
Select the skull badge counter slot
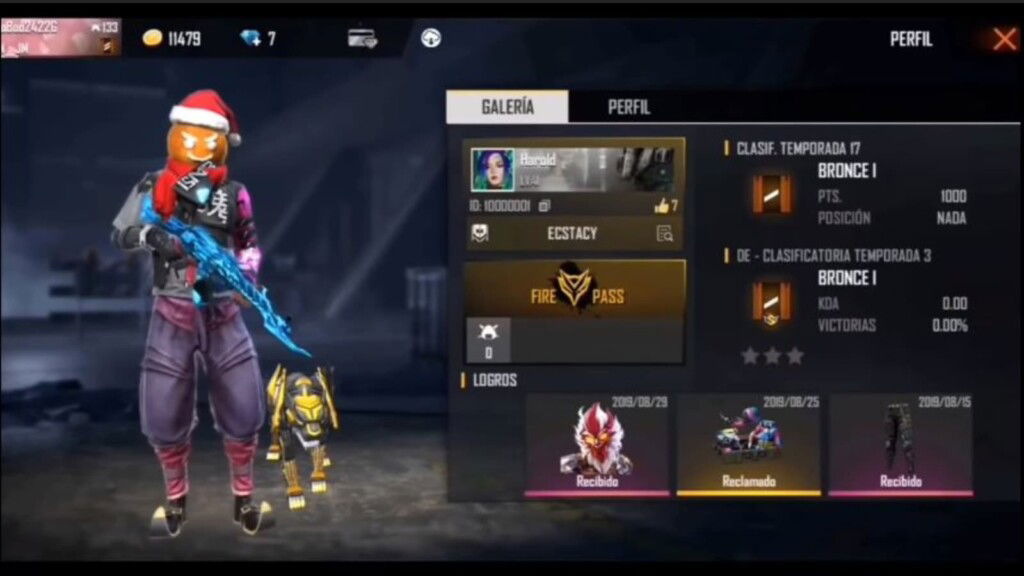tap(488, 341)
